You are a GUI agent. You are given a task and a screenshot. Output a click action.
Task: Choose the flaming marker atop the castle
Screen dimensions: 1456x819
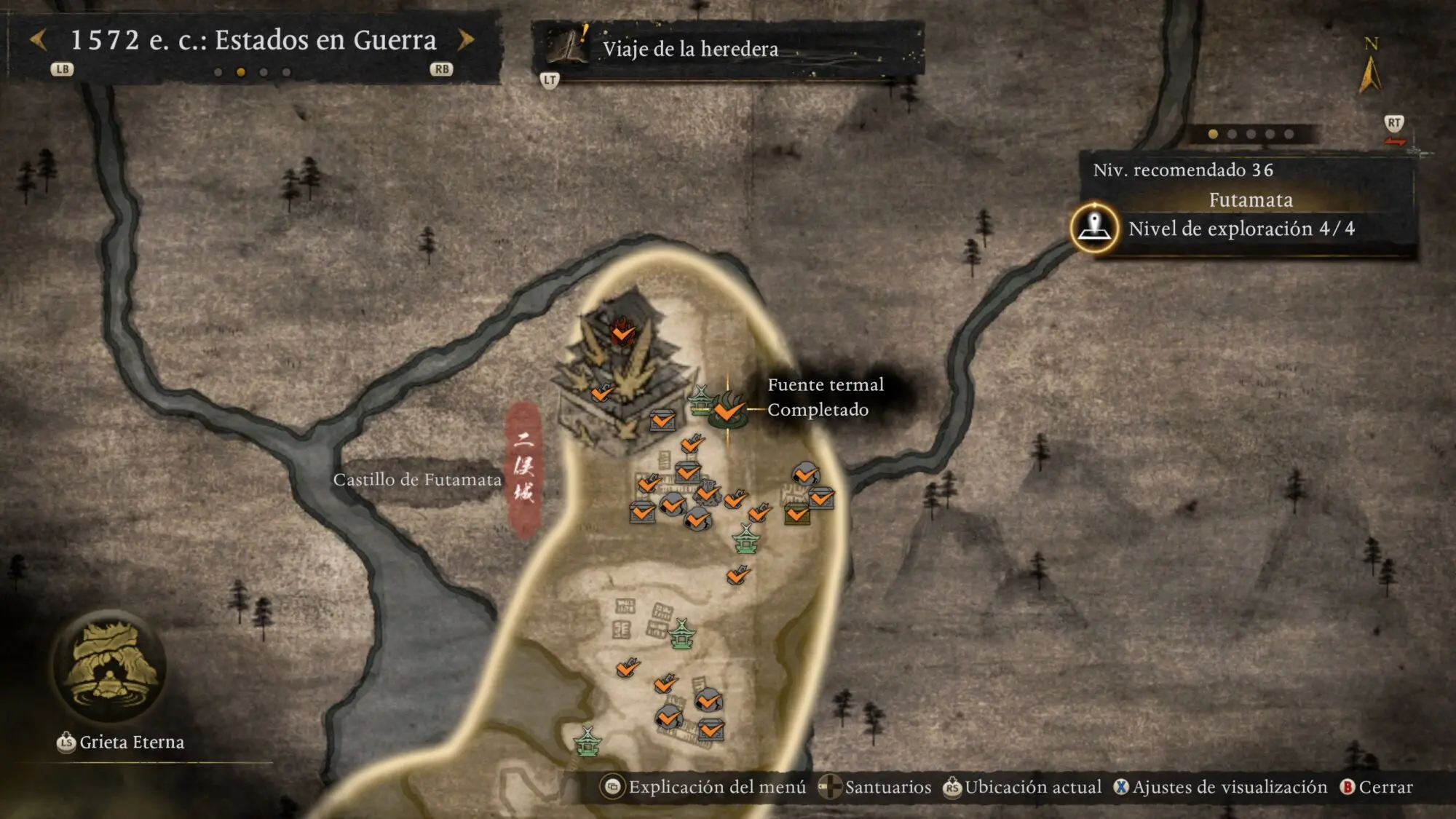coord(622,331)
